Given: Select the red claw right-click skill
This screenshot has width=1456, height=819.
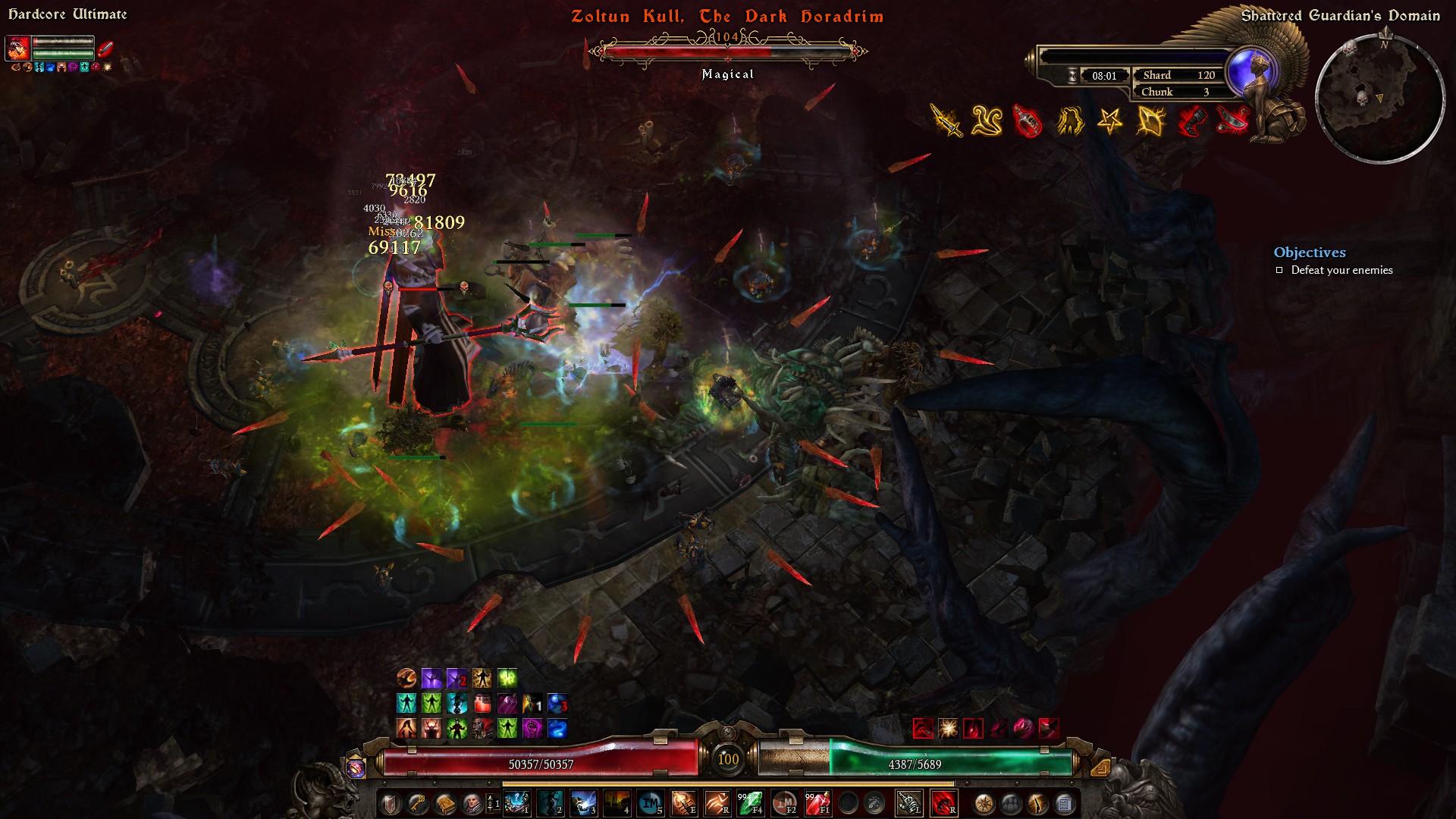Looking at the screenshot, I should point(943,803).
